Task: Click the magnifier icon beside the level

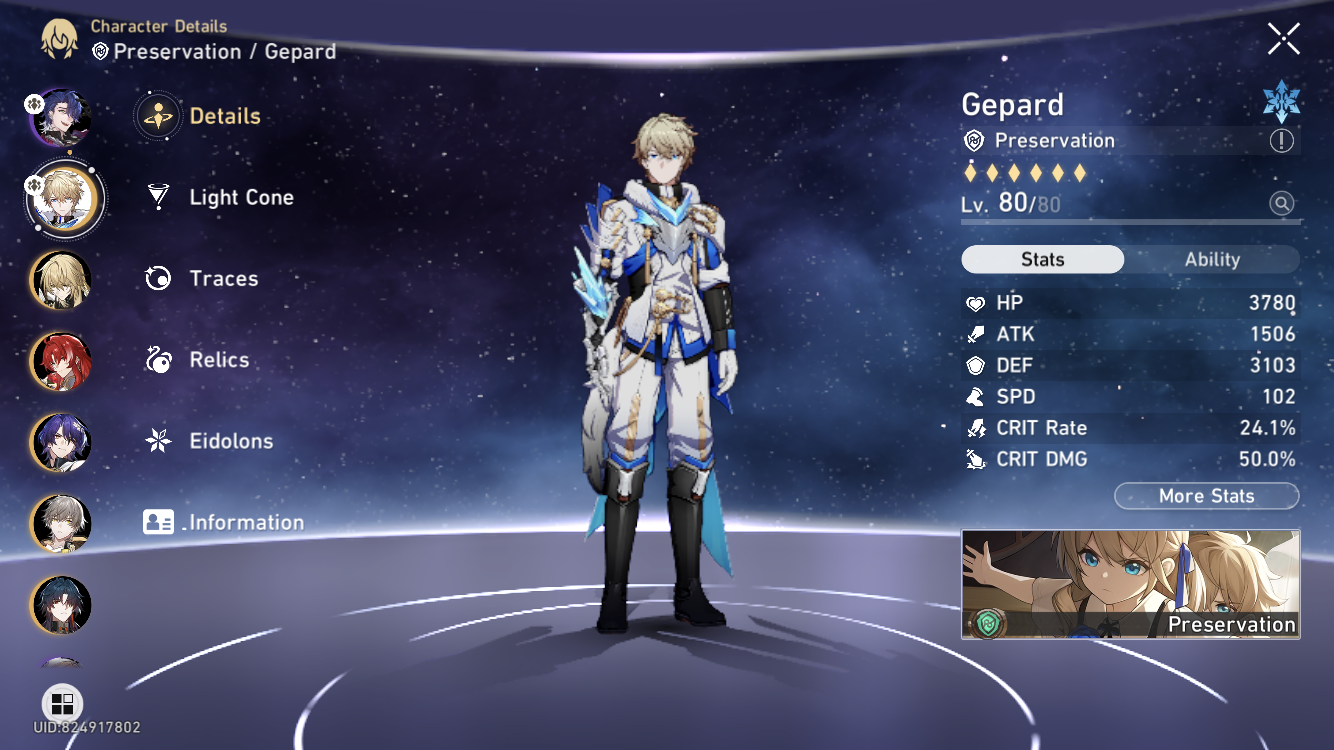Action: (x=1281, y=204)
